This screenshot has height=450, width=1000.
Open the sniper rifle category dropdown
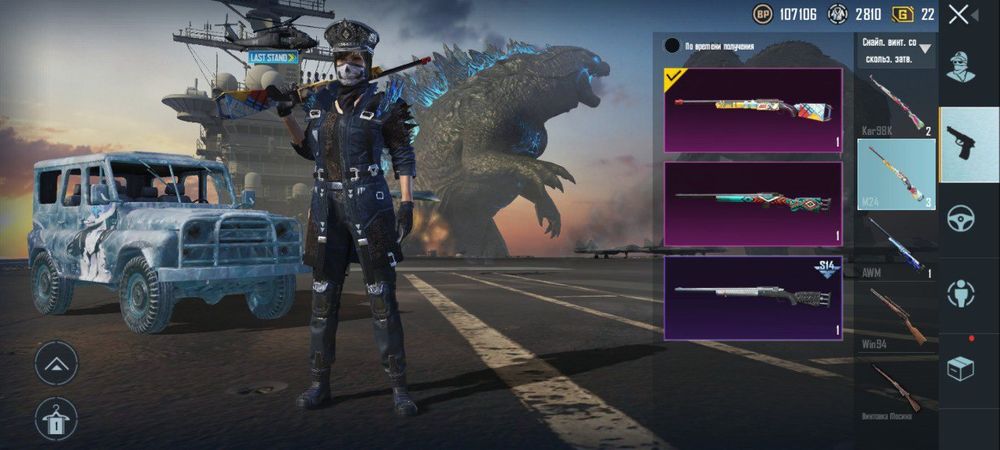[x=897, y=48]
